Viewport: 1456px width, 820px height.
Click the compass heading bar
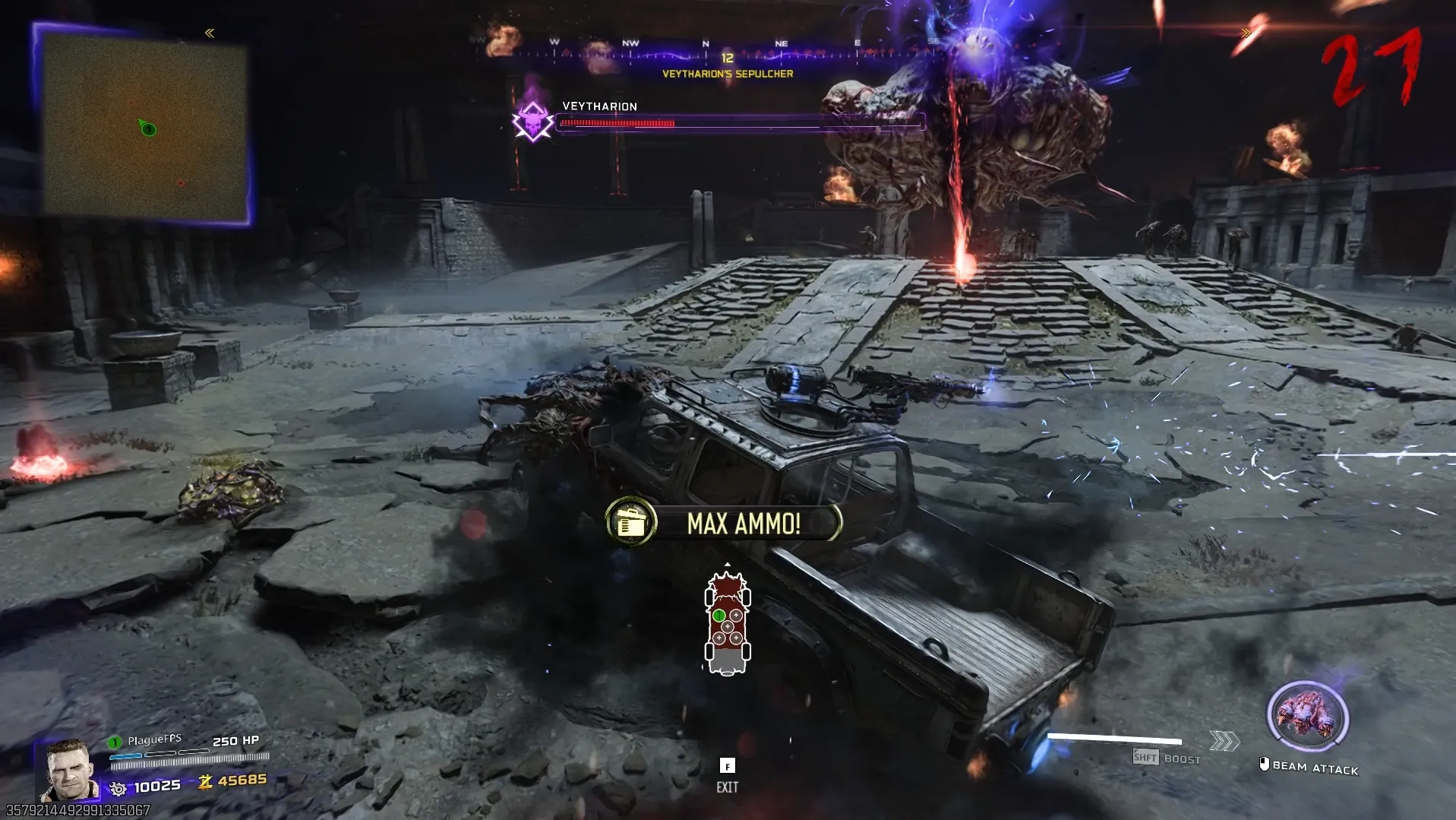706,50
